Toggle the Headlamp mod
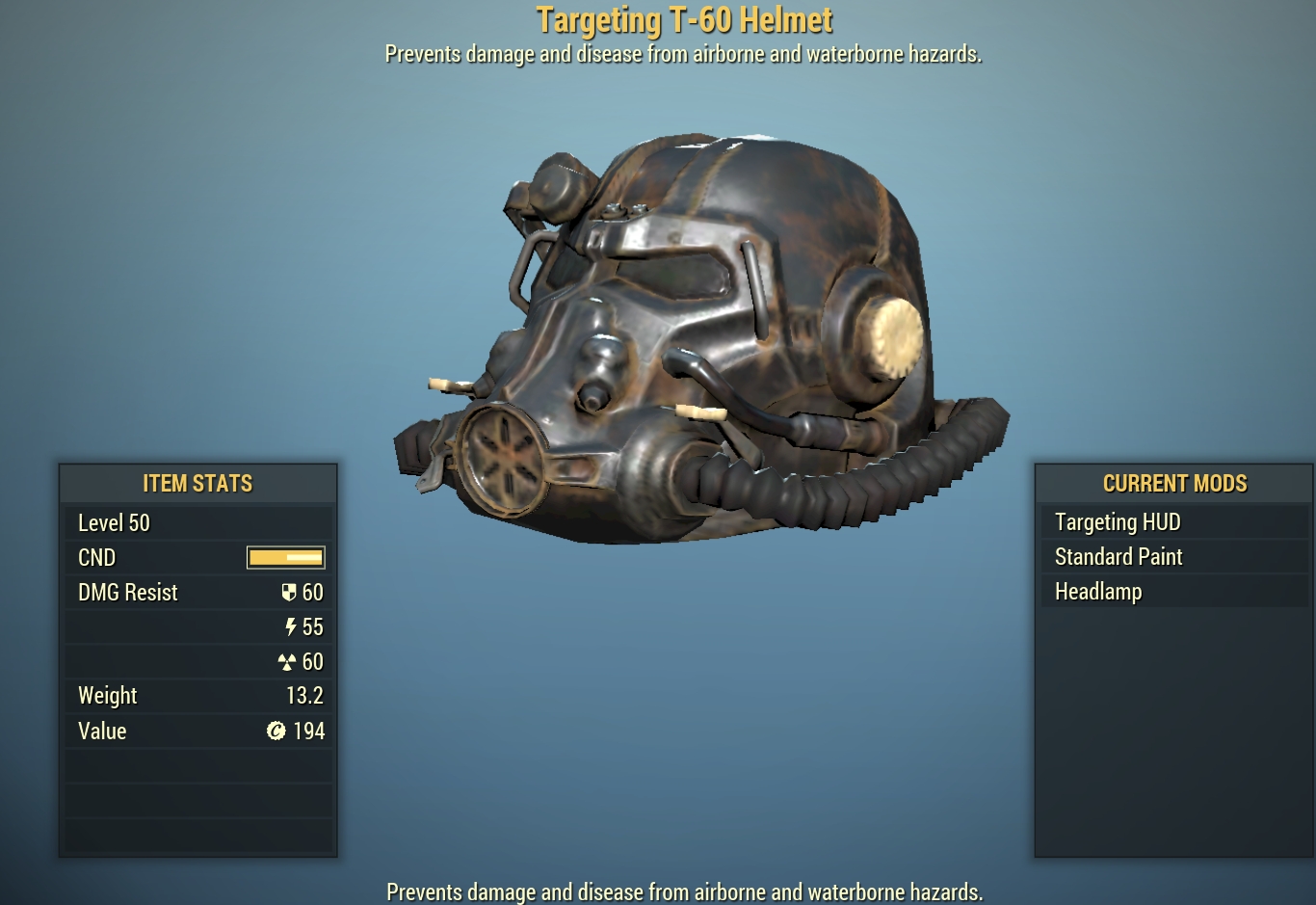 pyautogui.click(x=1098, y=591)
